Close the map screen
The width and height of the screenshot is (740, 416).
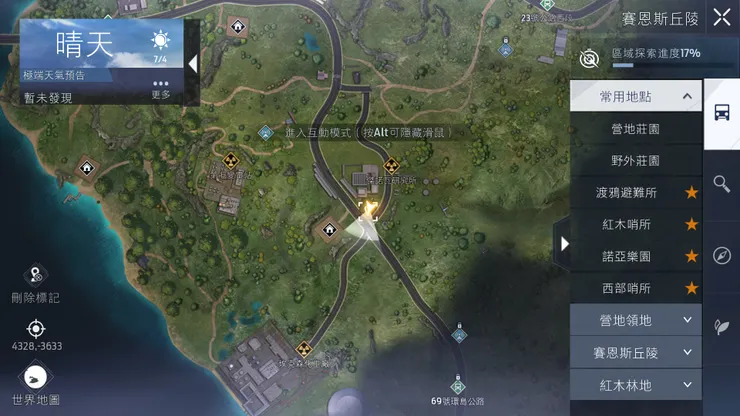point(721,17)
